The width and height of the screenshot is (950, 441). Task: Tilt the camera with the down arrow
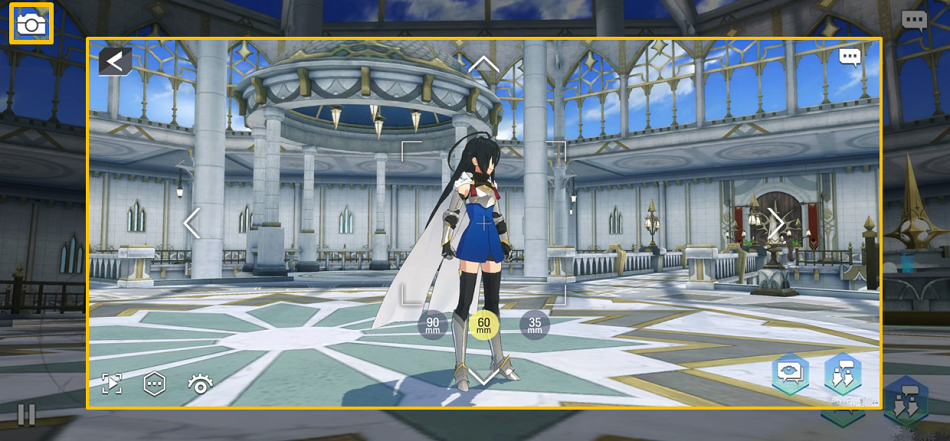coord(484,377)
